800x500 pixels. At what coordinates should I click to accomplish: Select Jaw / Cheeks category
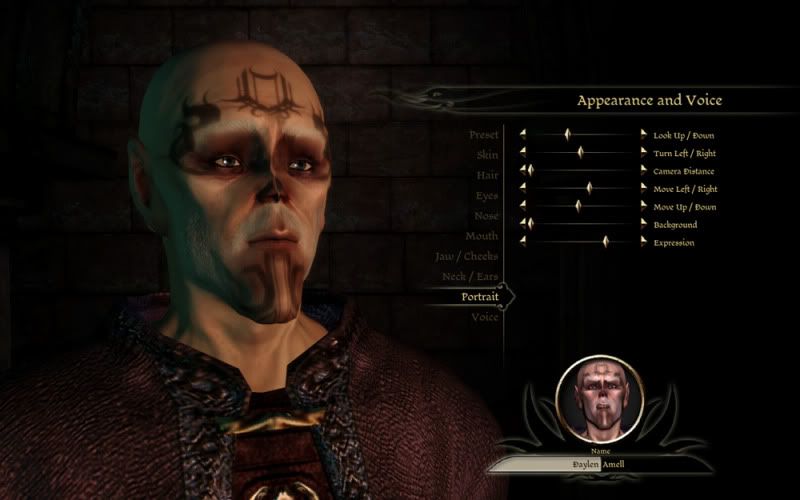pos(466,256)
